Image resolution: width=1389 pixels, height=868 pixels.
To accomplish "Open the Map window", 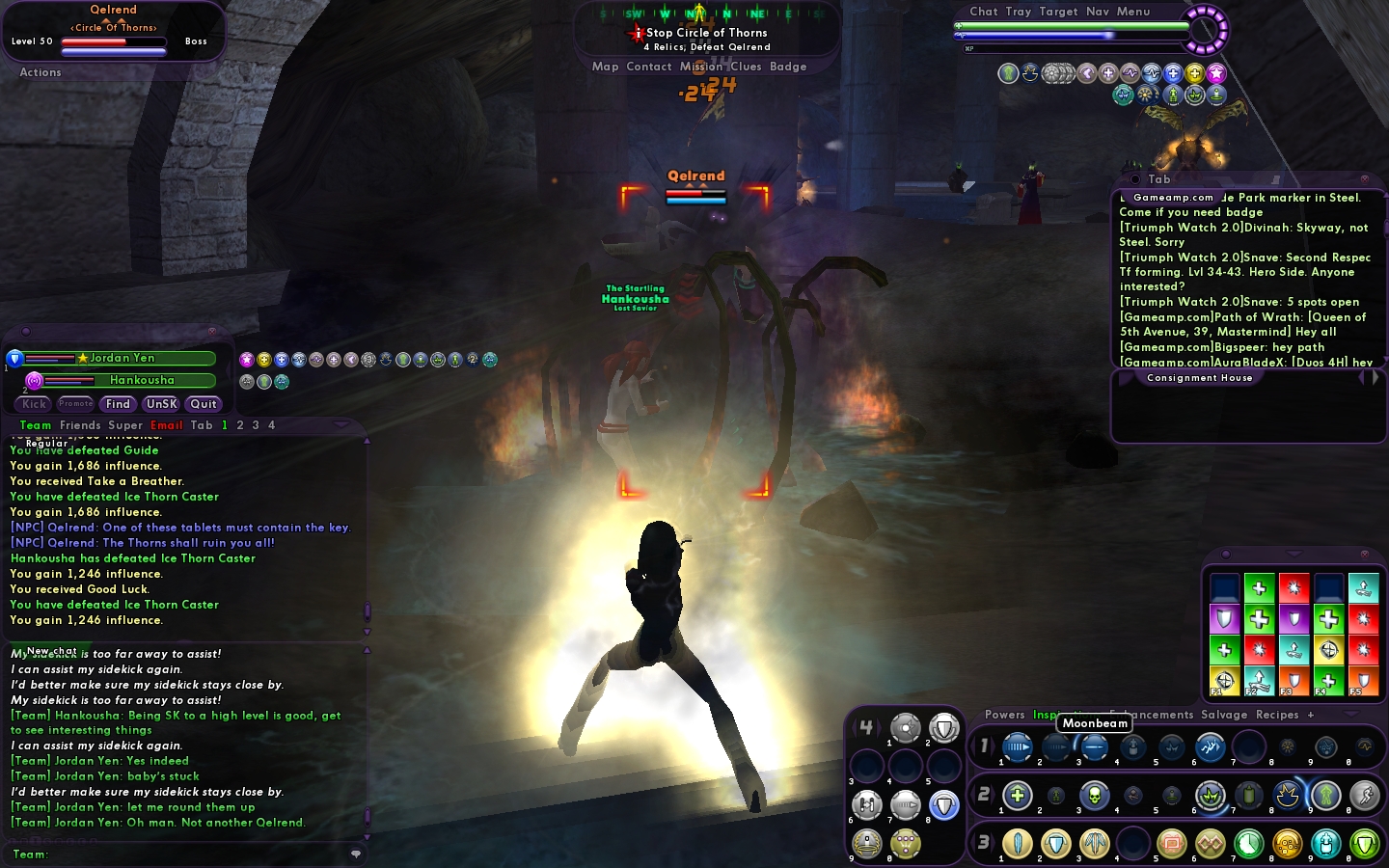I will (x=605, y=67).
